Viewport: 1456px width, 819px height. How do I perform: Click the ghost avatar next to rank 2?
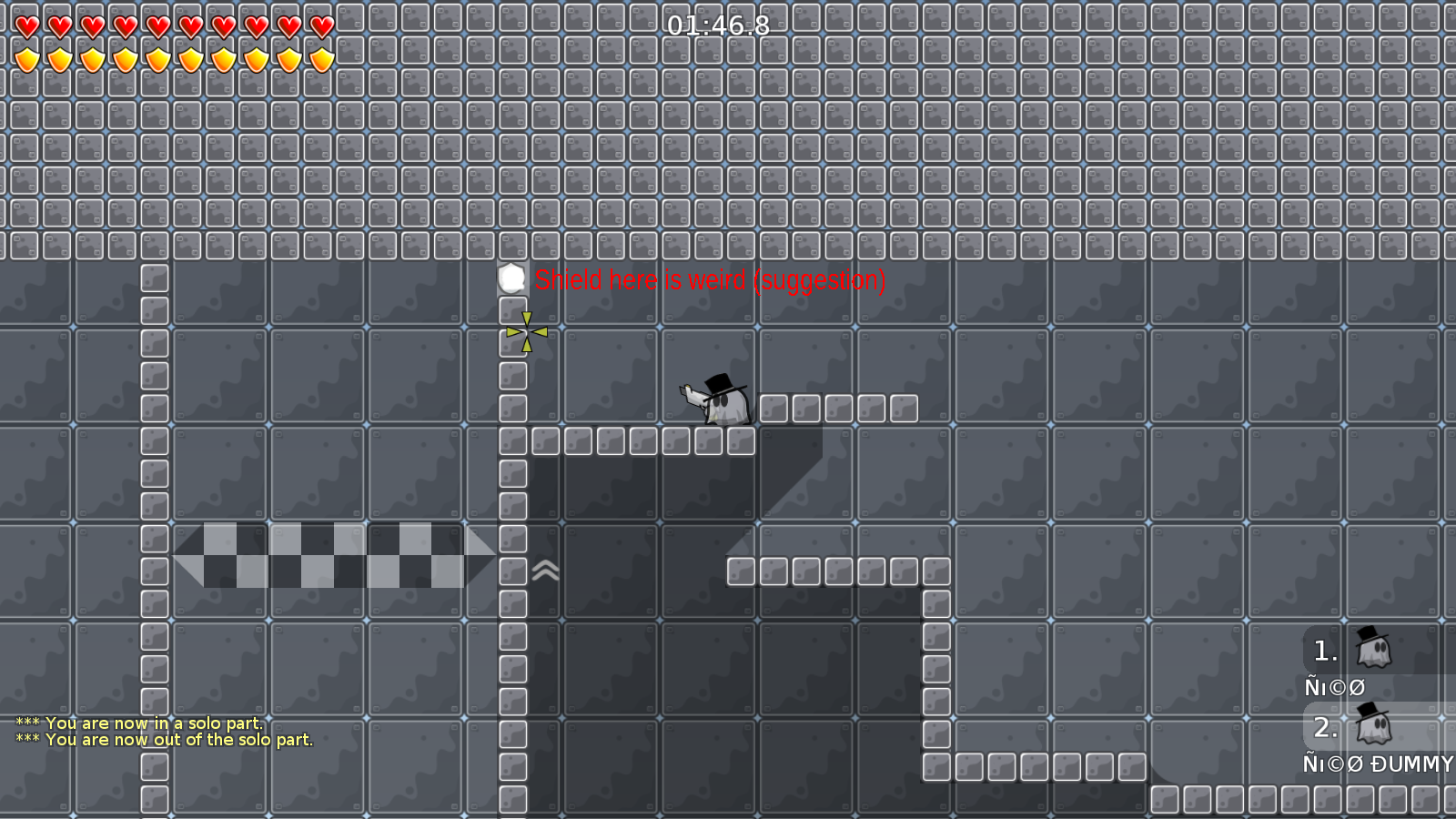pos(1374,725)
